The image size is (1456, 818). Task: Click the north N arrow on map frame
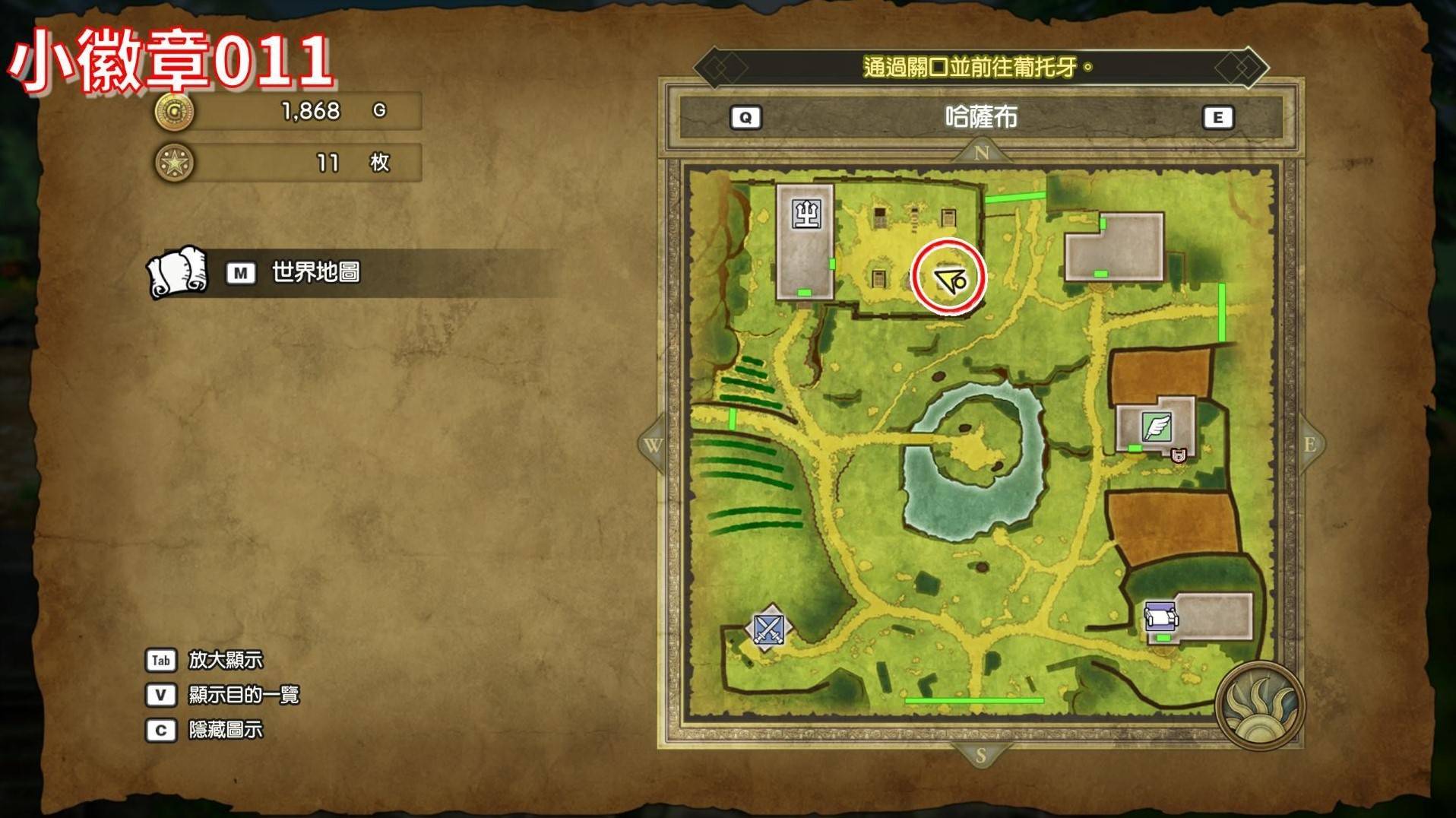click(x=981, y=153)
